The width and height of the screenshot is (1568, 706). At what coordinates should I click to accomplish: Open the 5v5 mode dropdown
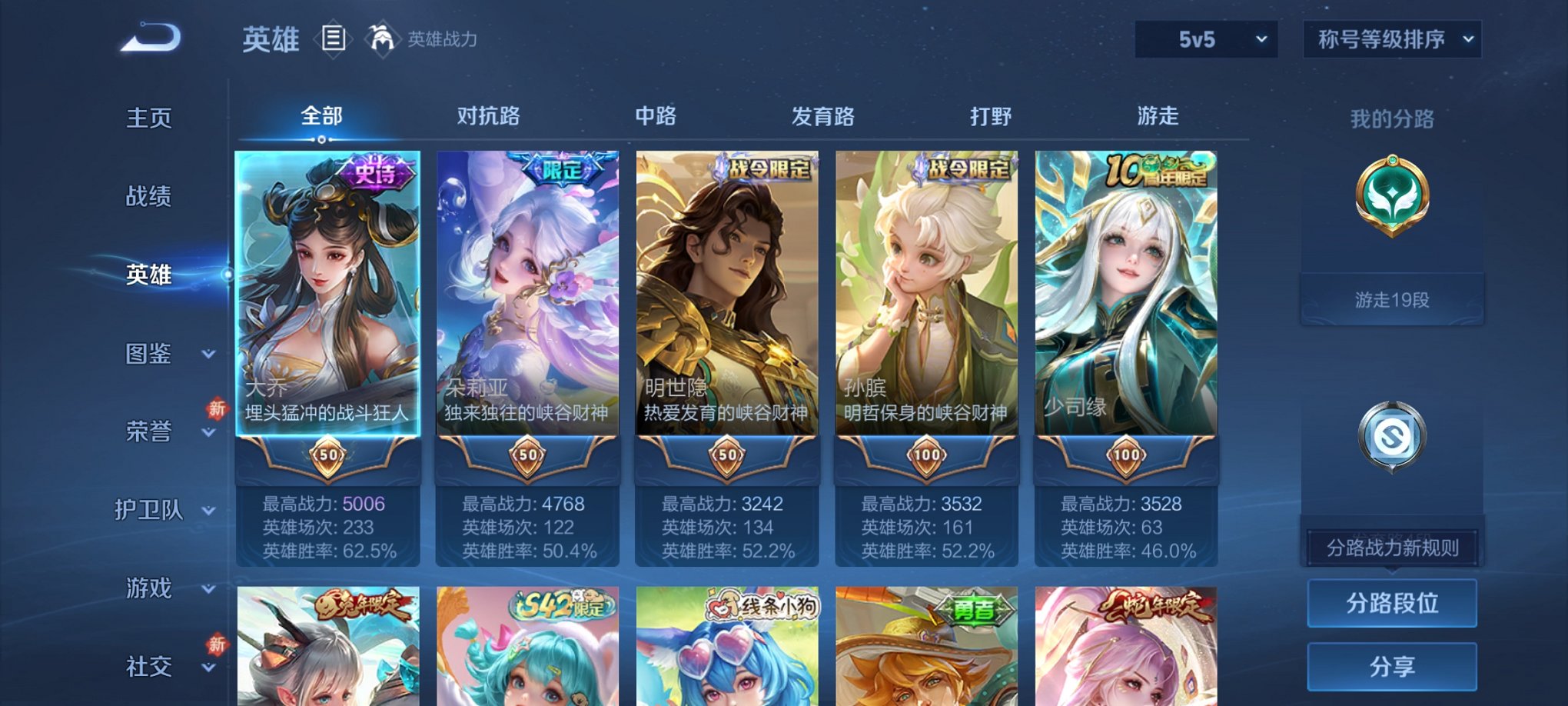click(x=1204, y=38)
